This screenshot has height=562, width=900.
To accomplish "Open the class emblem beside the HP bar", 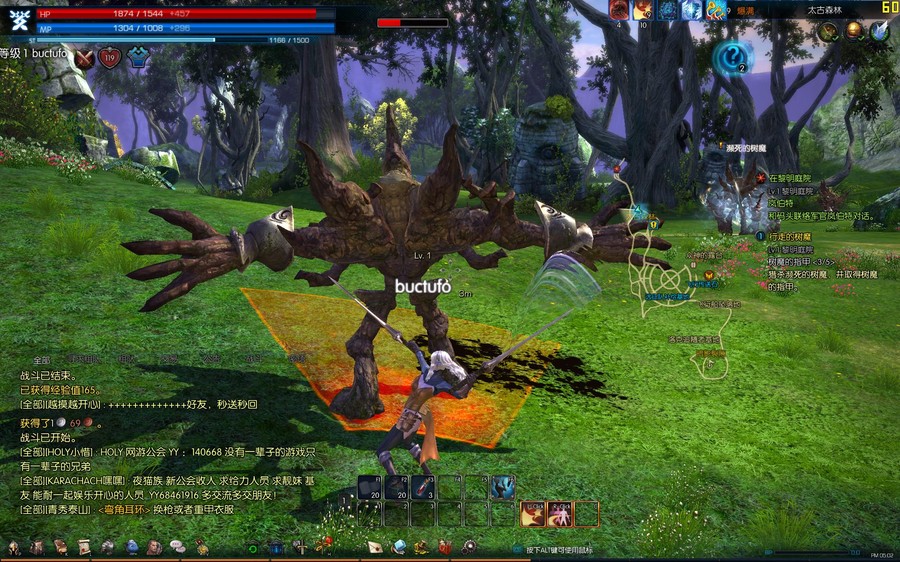I will point(17,20).
